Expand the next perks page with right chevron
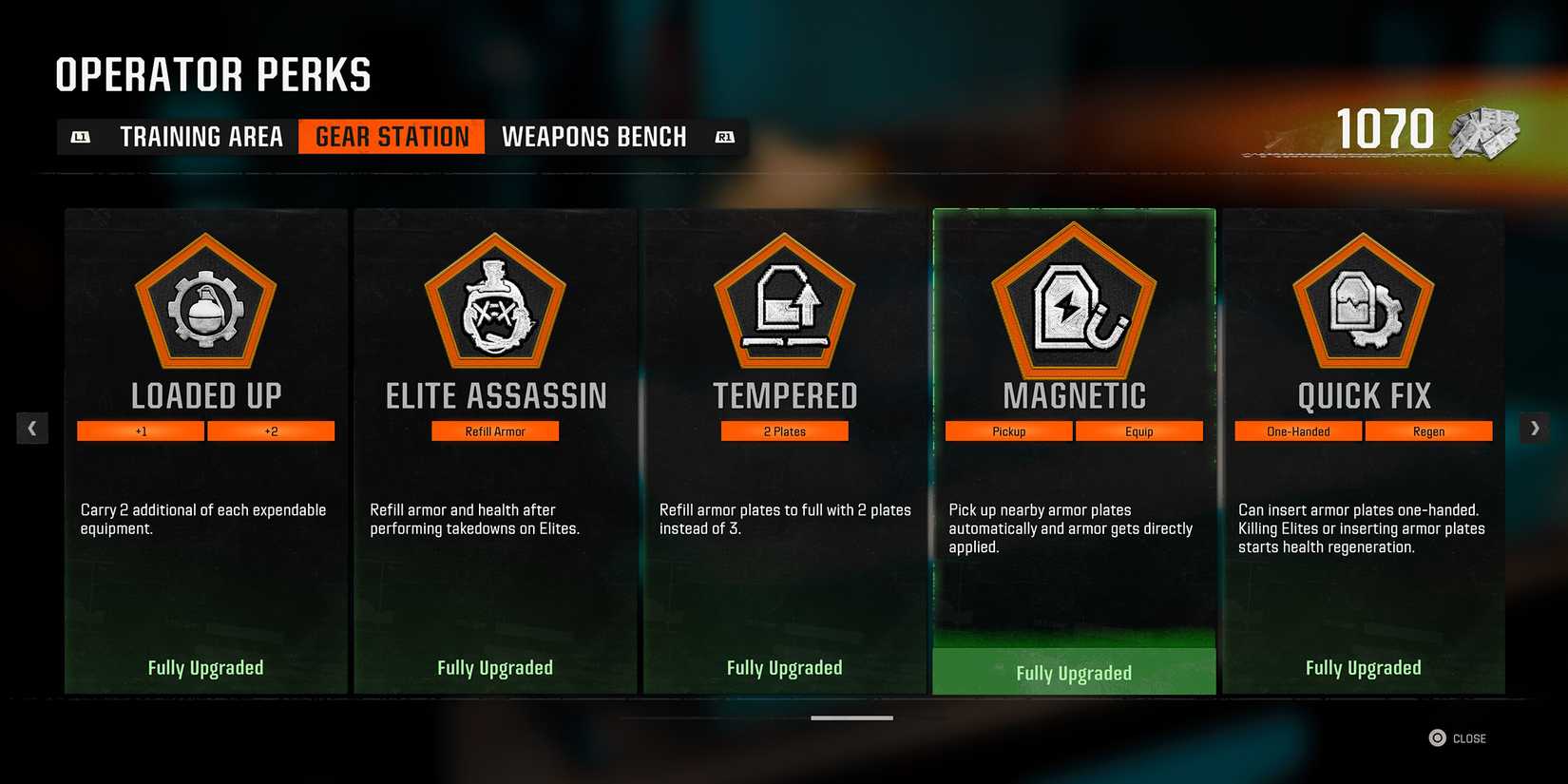1568x784 pixels. pos(1534,428)
